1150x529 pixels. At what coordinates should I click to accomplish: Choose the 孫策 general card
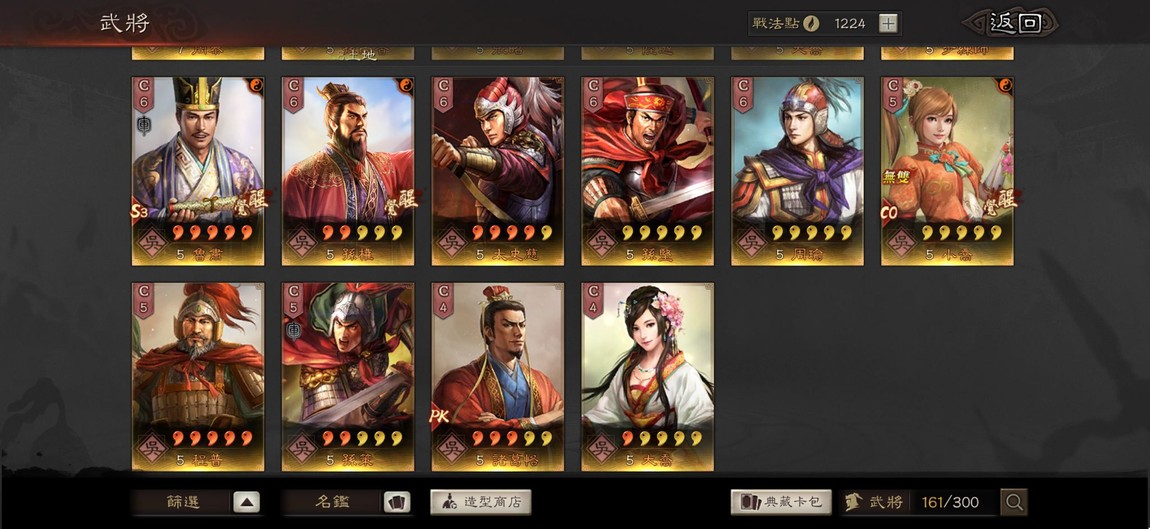[x=348, y=375]
